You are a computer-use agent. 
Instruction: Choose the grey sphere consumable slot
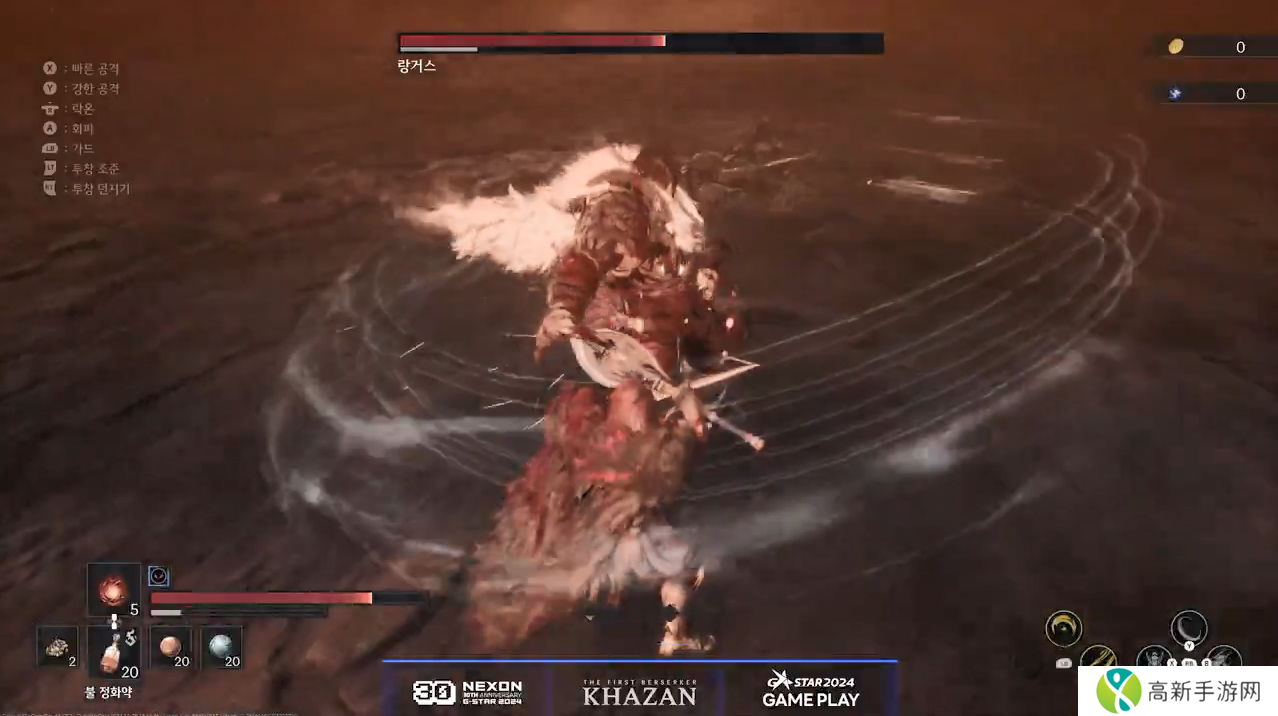tap(221, 646)
